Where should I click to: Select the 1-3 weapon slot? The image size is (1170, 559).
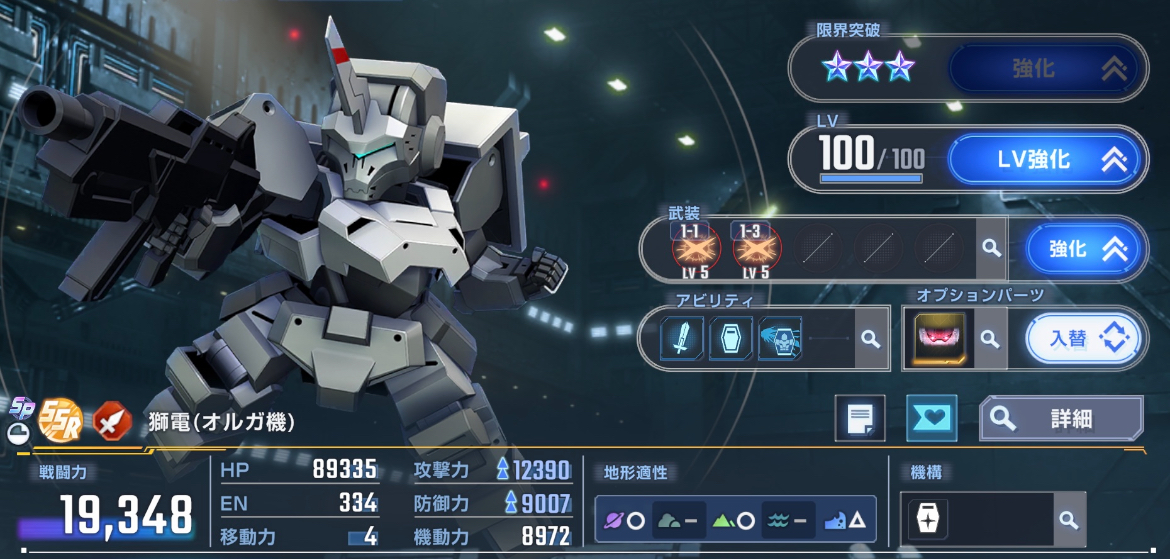click(753, 249)
